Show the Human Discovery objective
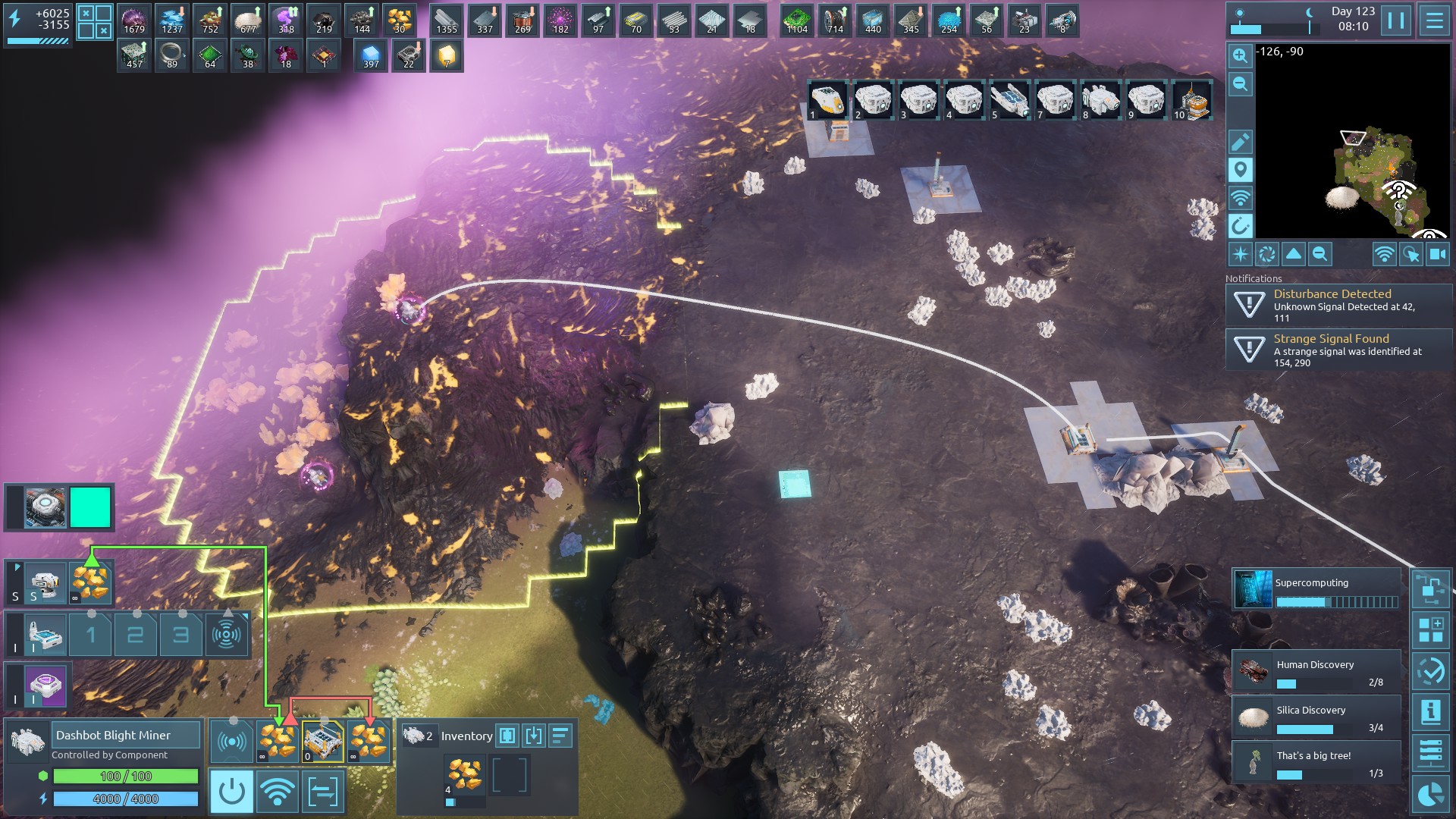The width and height of the screenshot is (1456, 819). 1316,672
